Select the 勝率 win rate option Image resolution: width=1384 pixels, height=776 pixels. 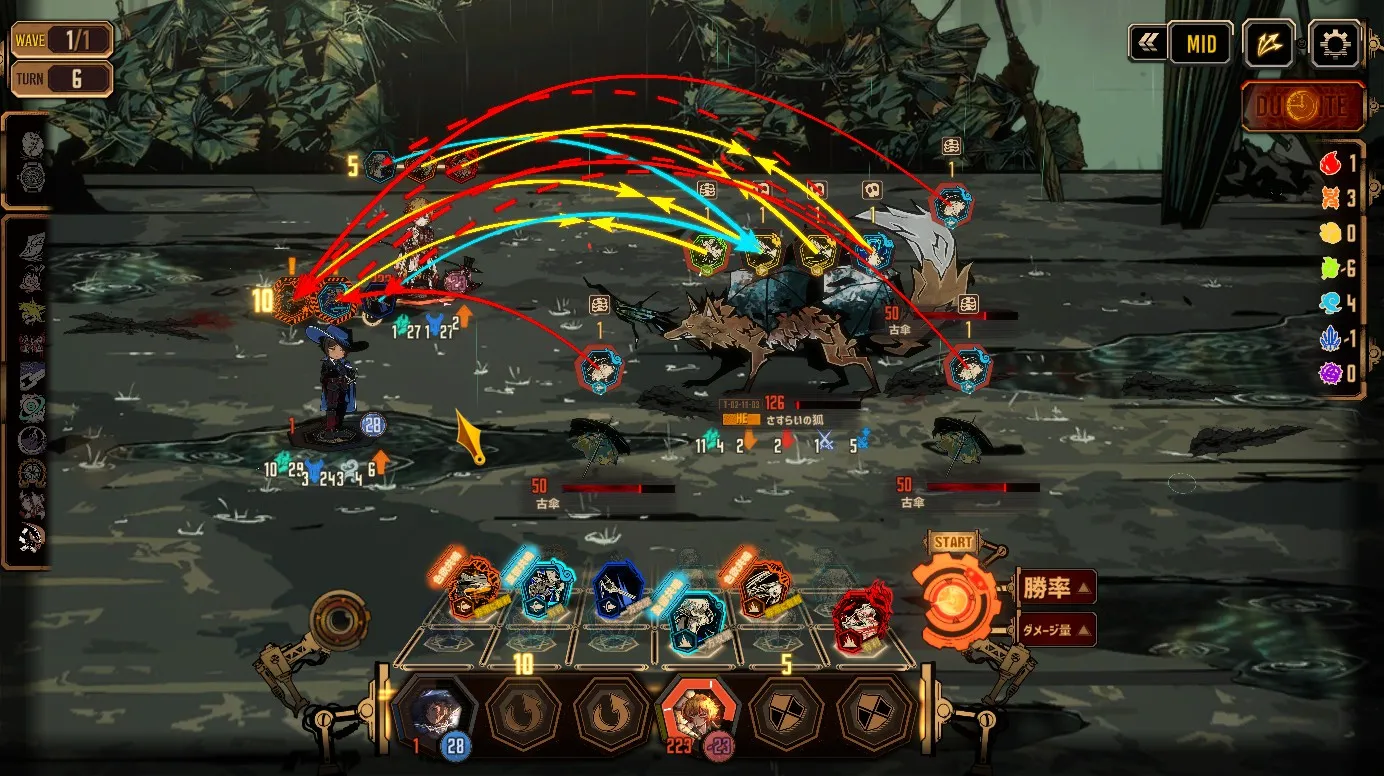(x=1057, y=587)
